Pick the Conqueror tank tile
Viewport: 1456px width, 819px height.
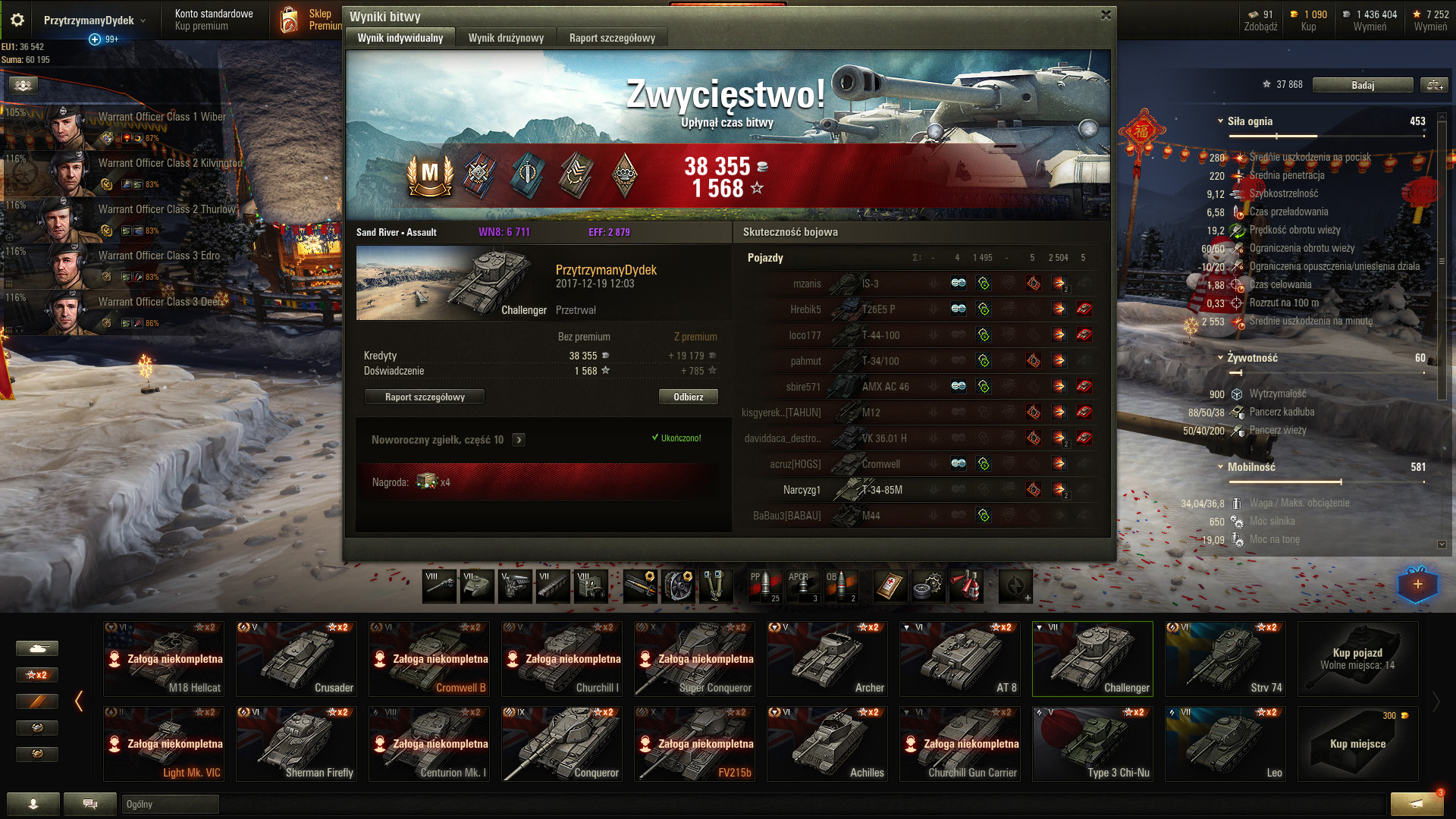pos(561,744)
